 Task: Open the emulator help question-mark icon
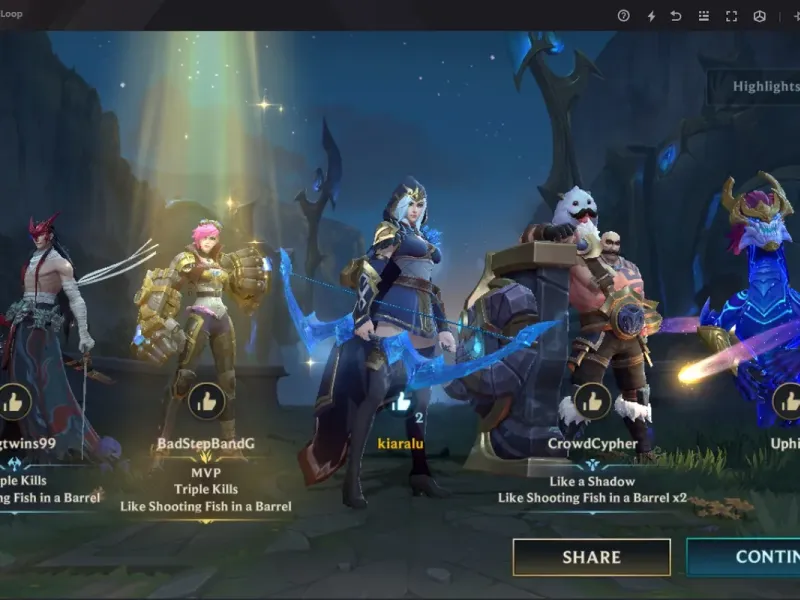point(624,16)
